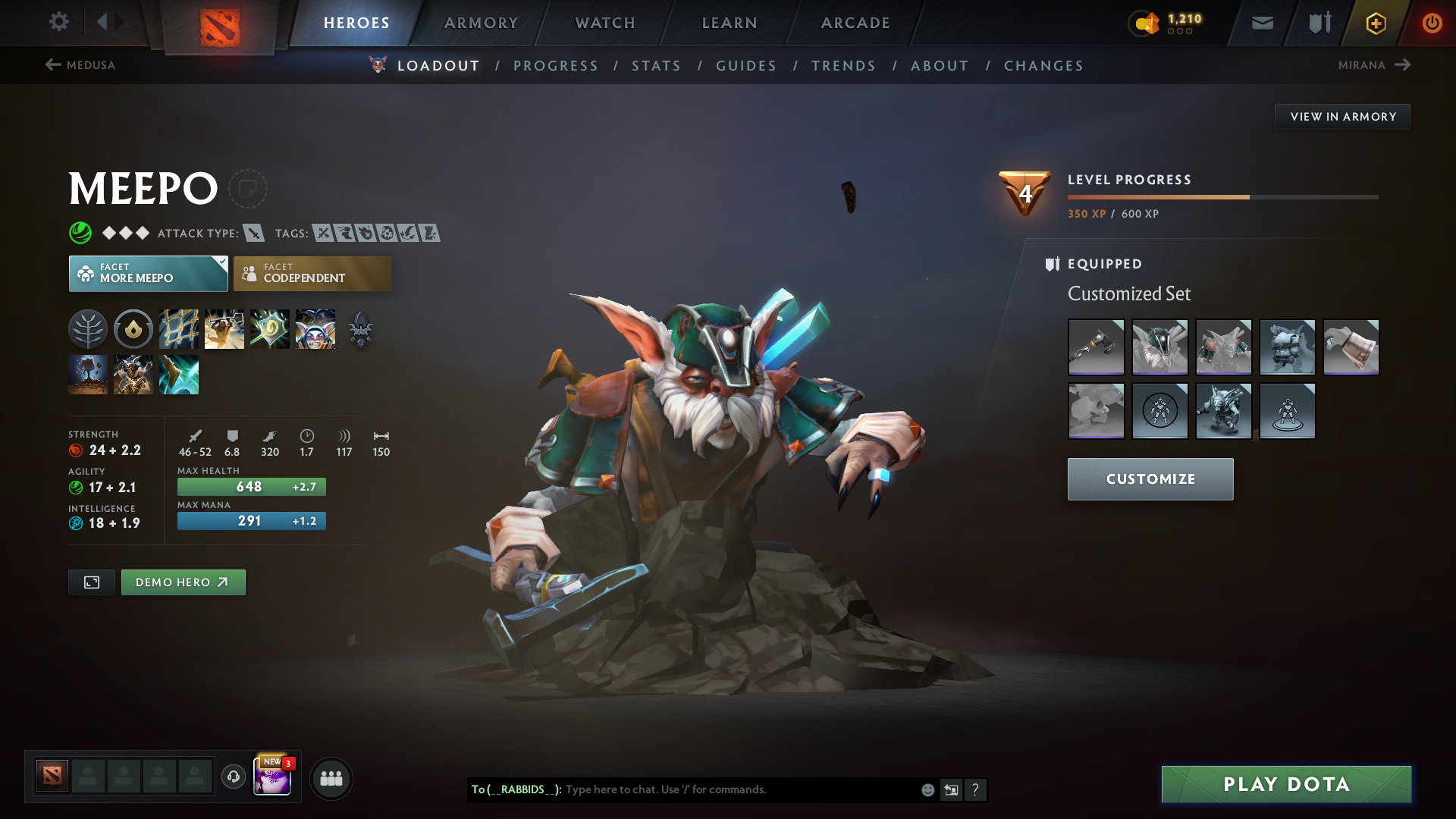Viewport: 1456px width, 819px height.
Task: Select the Codependent facet
Action: (x=312, y=273)
